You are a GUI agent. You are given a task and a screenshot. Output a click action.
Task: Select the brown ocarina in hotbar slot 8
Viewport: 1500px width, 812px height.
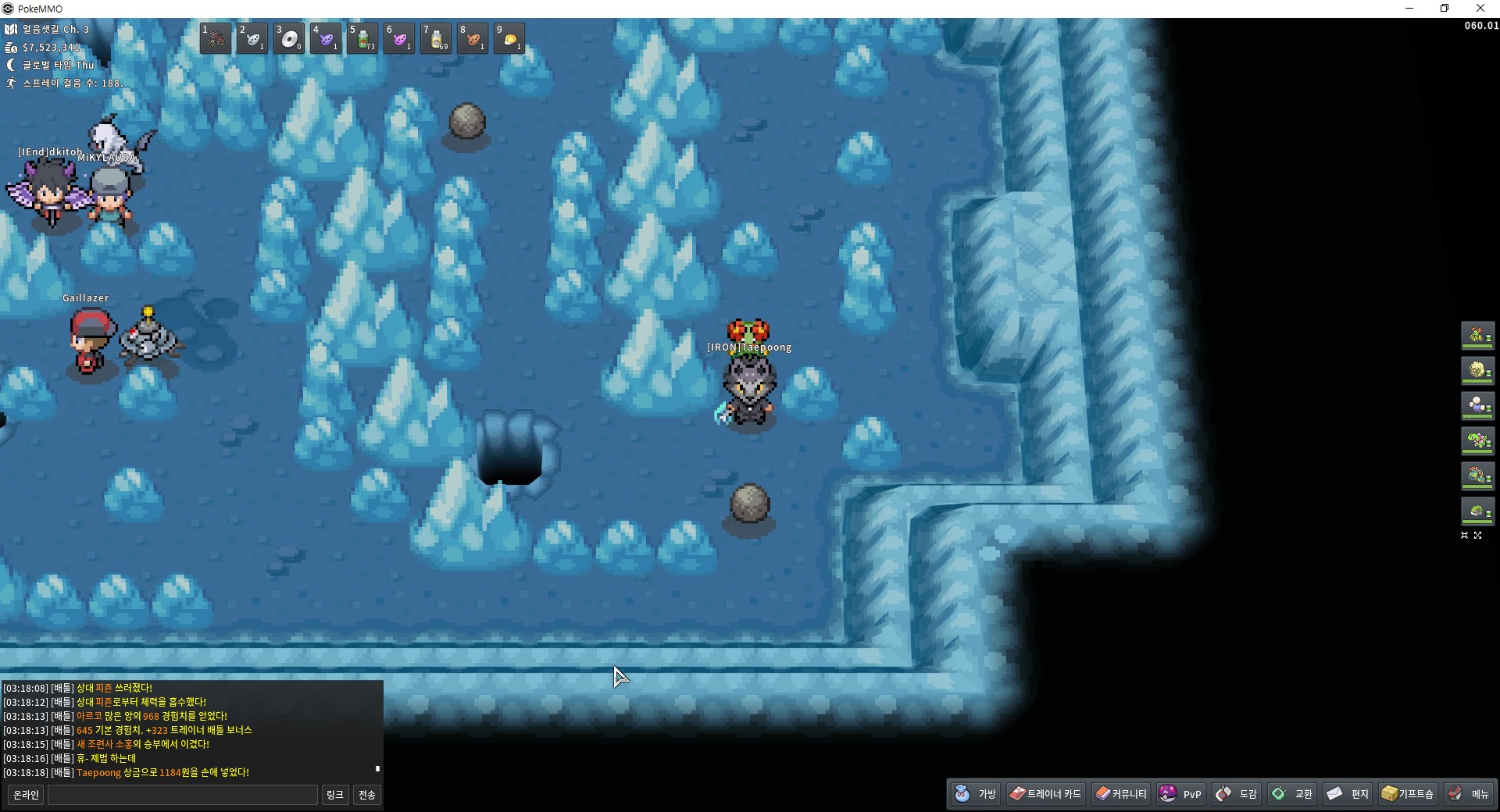click(x=473, y=38)
